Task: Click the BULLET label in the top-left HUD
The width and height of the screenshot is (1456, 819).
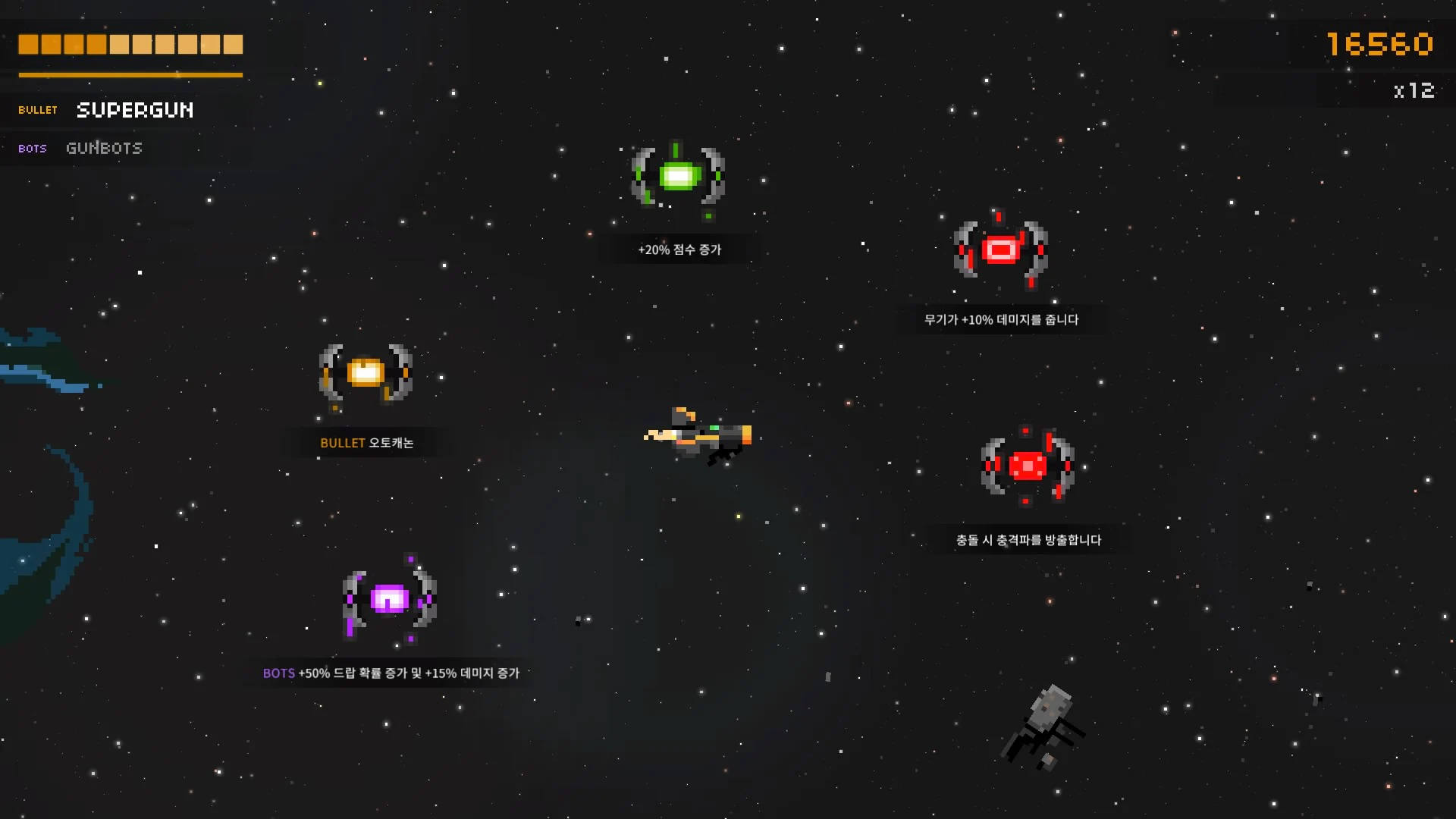Action: pyautogui.click(x=37, y=110)
